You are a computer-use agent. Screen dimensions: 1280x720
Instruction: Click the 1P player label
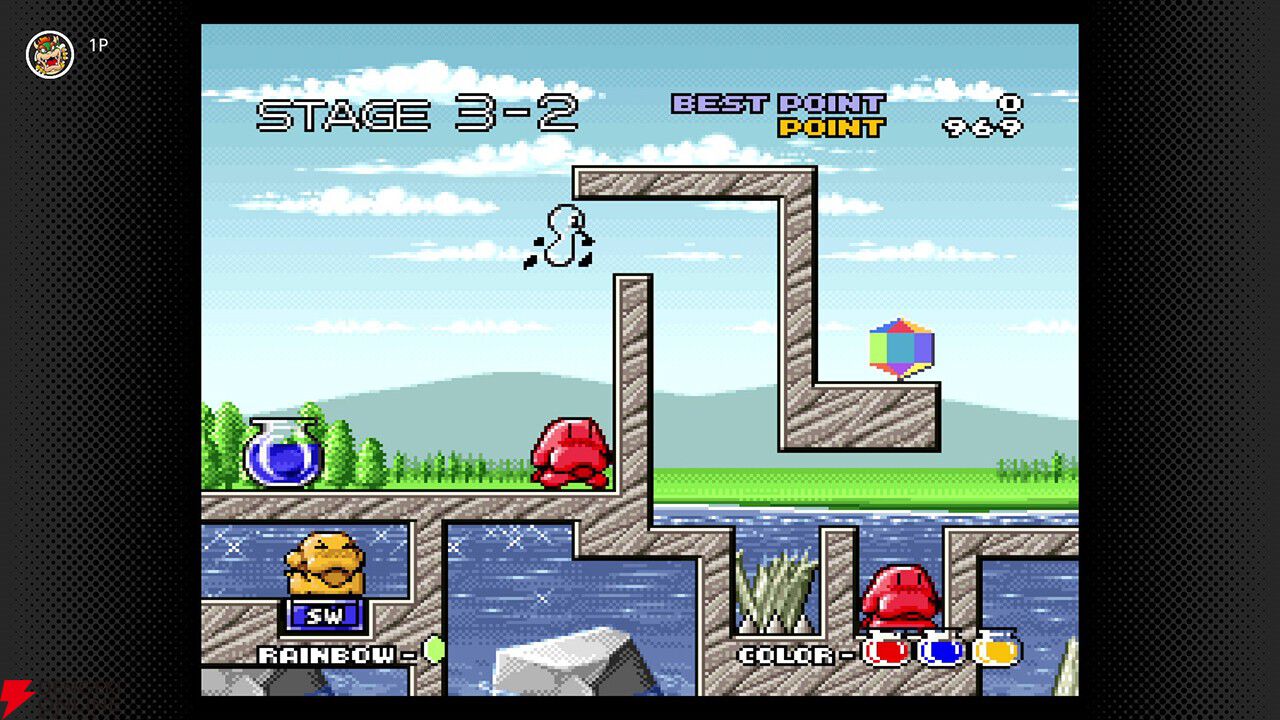pos(97,46)
